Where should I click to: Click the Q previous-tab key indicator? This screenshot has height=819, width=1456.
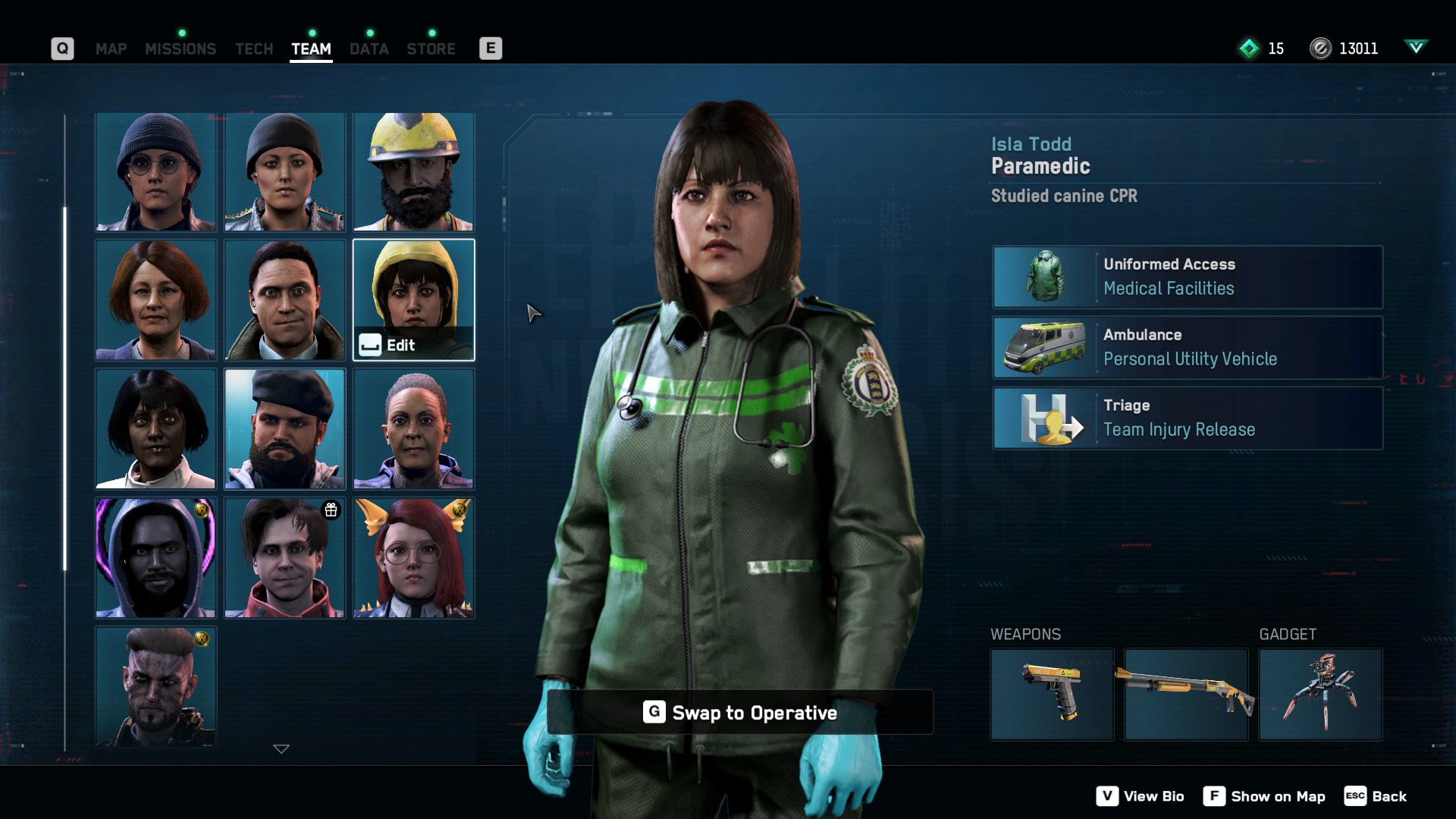click(x=62, y=48)
